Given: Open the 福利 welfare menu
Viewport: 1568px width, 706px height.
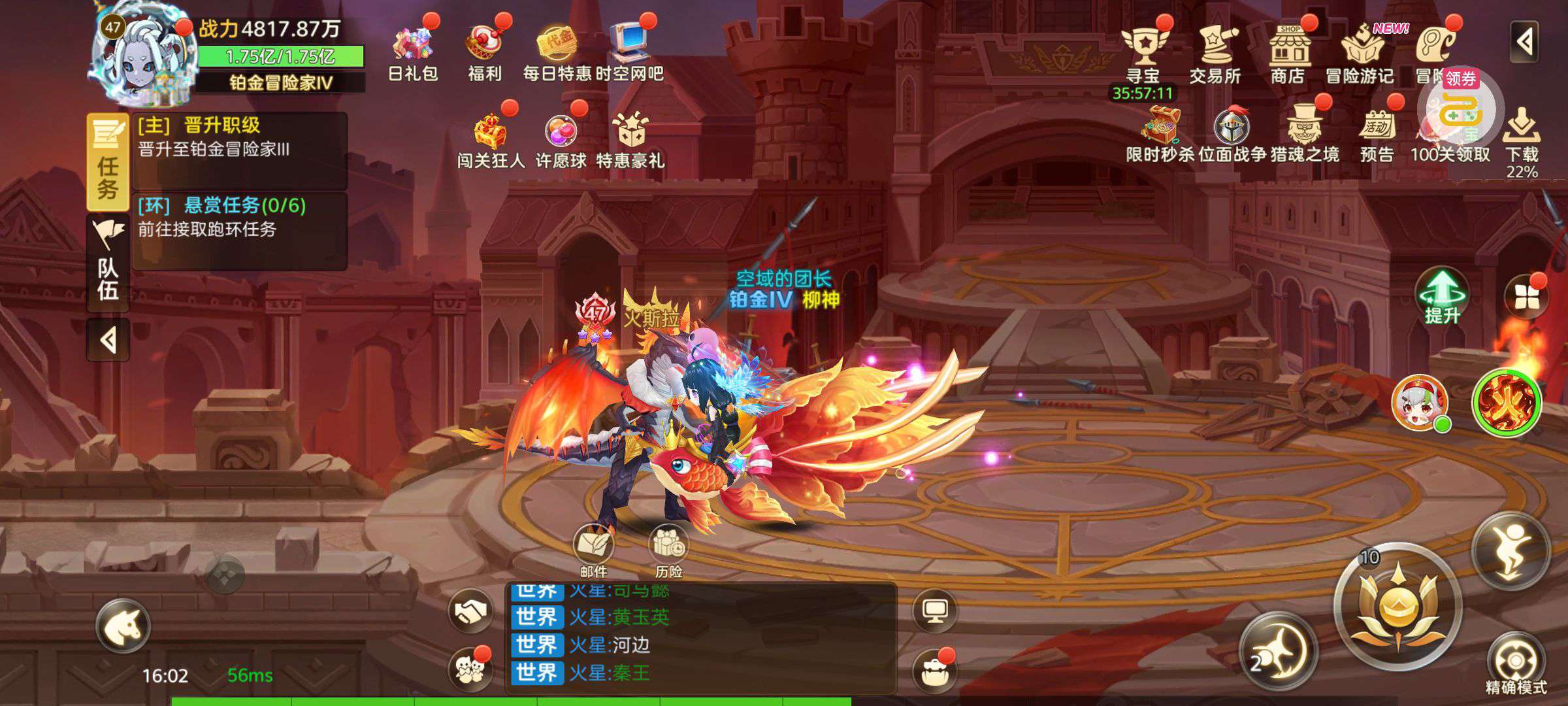Looking at the screenshot, I should click(485, 51).
